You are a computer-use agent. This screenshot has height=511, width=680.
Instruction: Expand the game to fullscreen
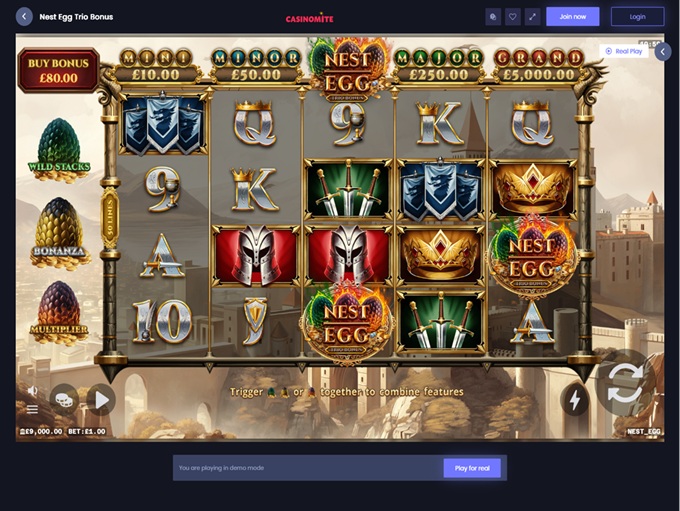click(532, 16)
